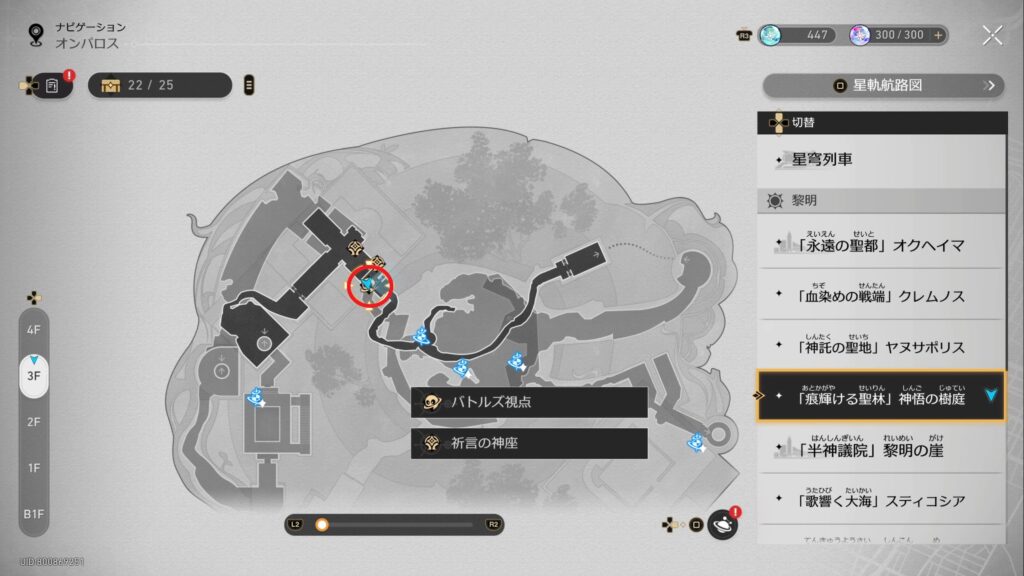The width and height of the screenshot is (1024, 576).
Task: Switch to floor 2F
Action: (34, 421)
